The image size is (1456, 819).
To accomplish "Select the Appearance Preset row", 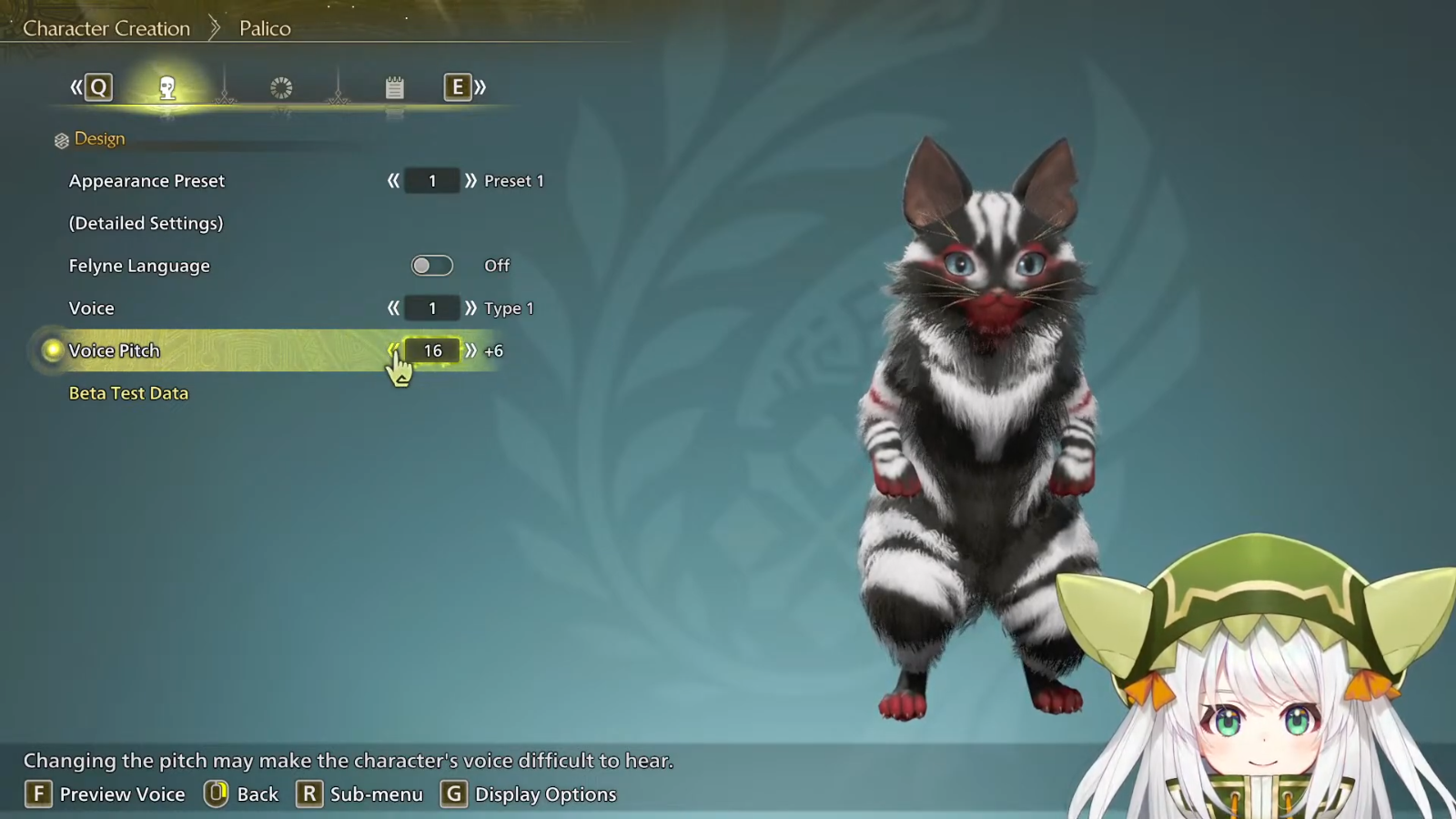I will coord(147,181).
